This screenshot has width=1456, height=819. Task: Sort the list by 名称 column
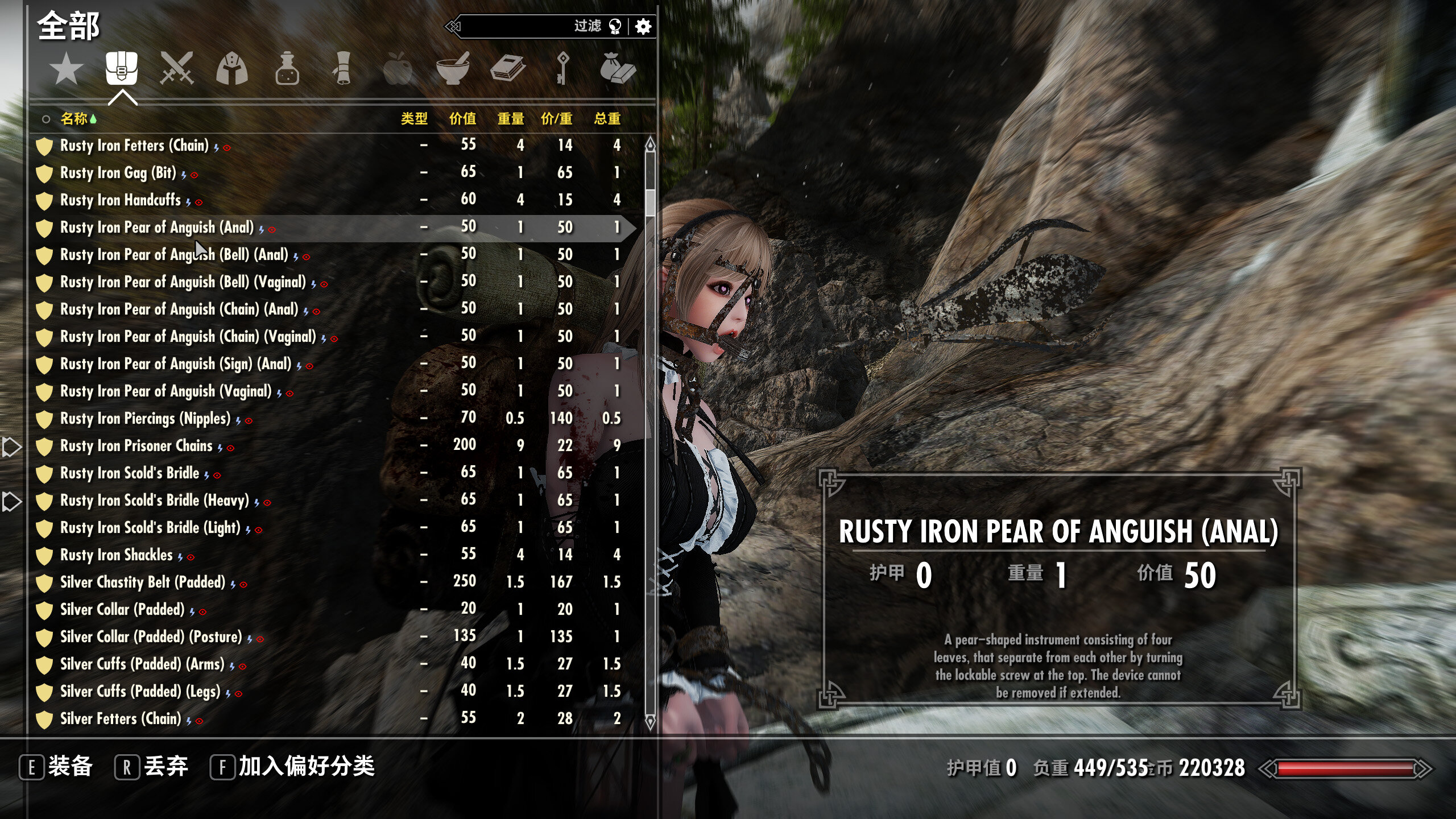(74, 118)
